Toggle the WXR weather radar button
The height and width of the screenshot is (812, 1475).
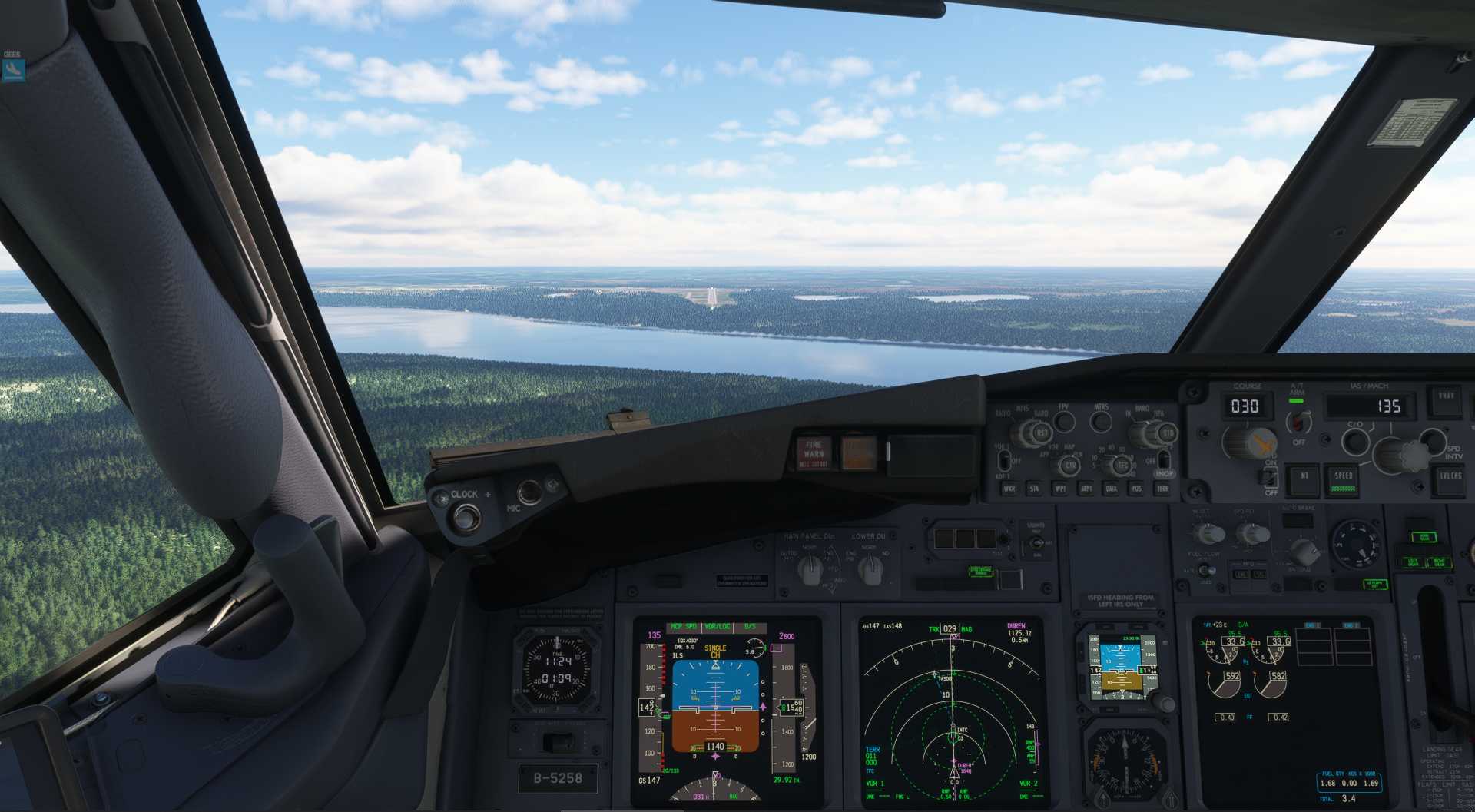coord(1009,489)
